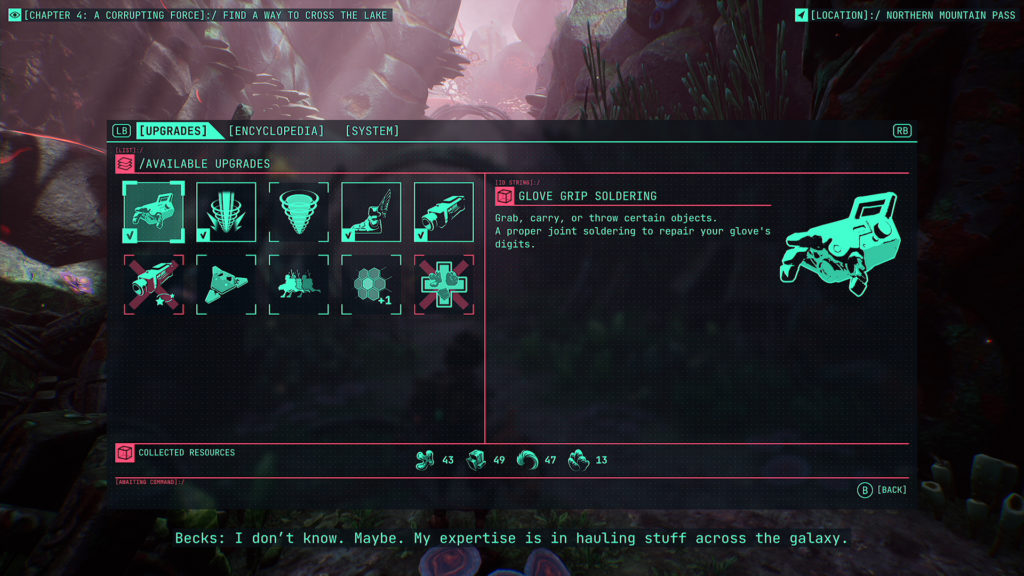Screen dimensions: 1024x576
Task: Switch to the Encyclopedia tab
Action: (x=276, y=131)
